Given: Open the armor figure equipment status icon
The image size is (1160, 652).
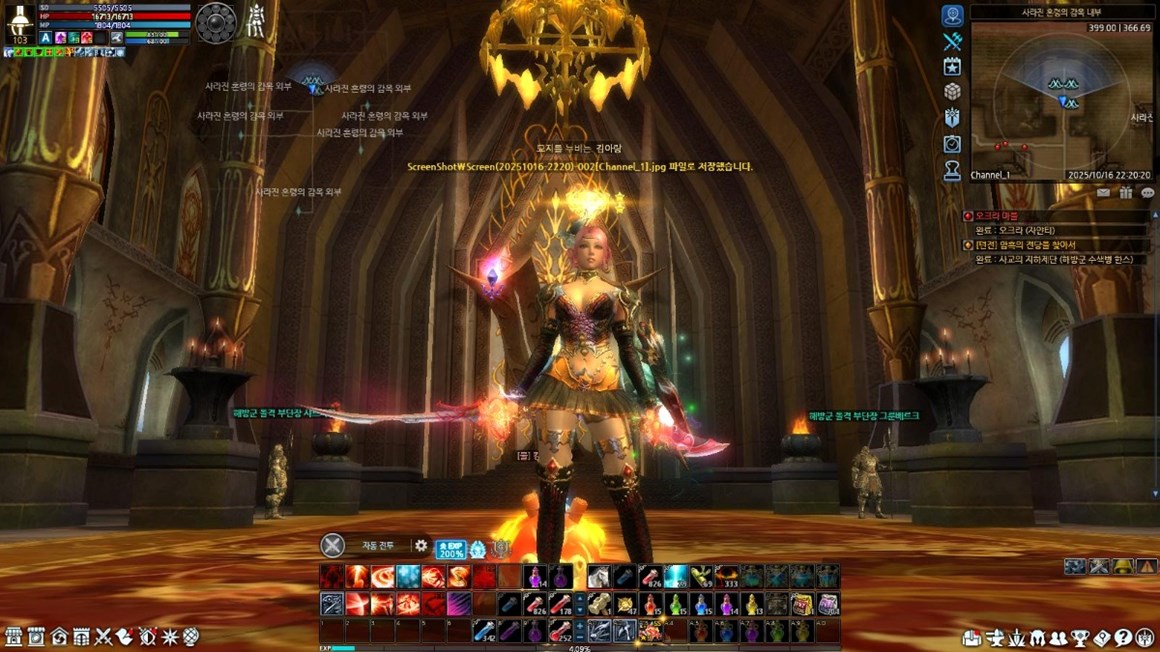Looking at the screenshot, I should click(257, 20).
